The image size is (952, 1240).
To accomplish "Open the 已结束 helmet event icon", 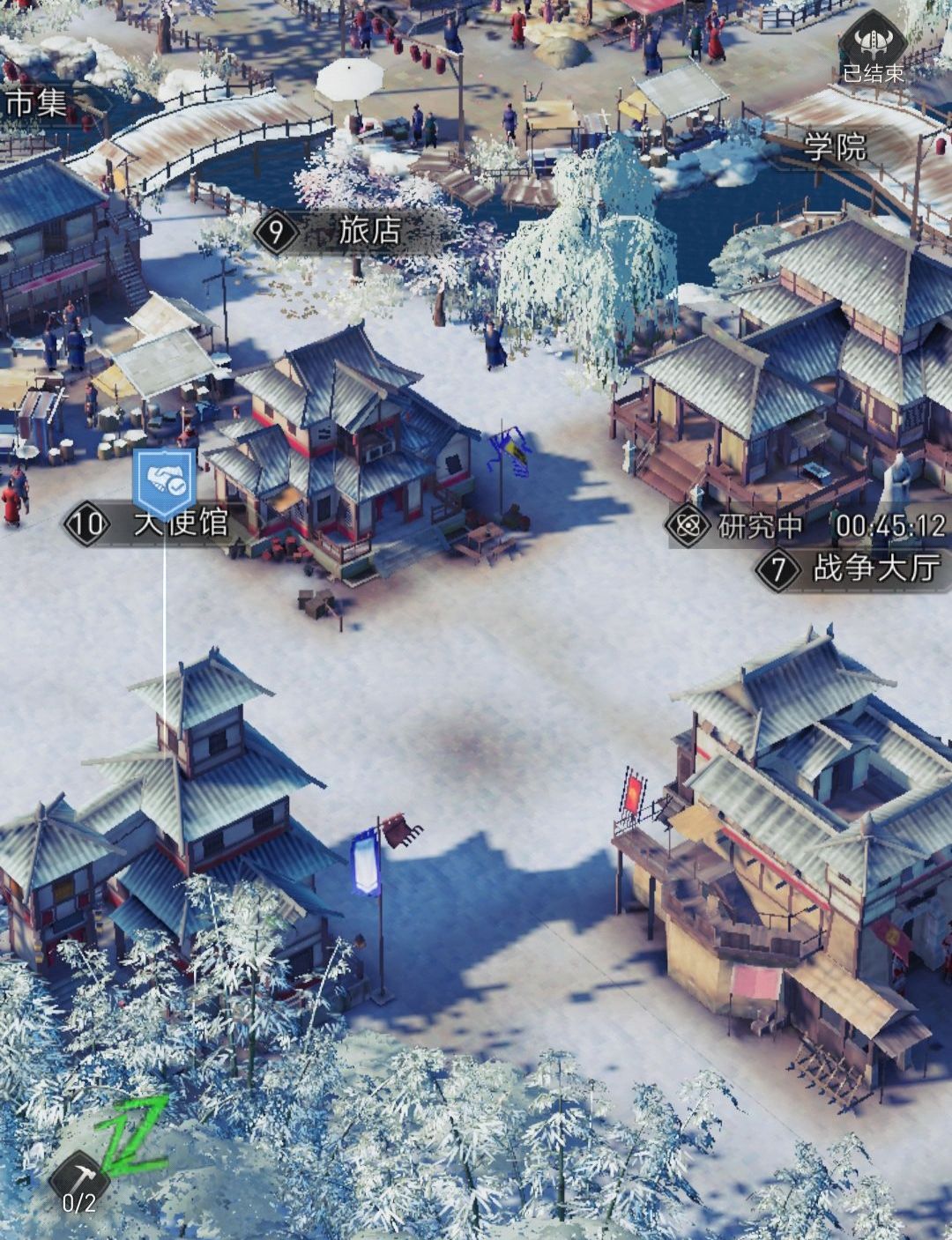I will (873, 51).
